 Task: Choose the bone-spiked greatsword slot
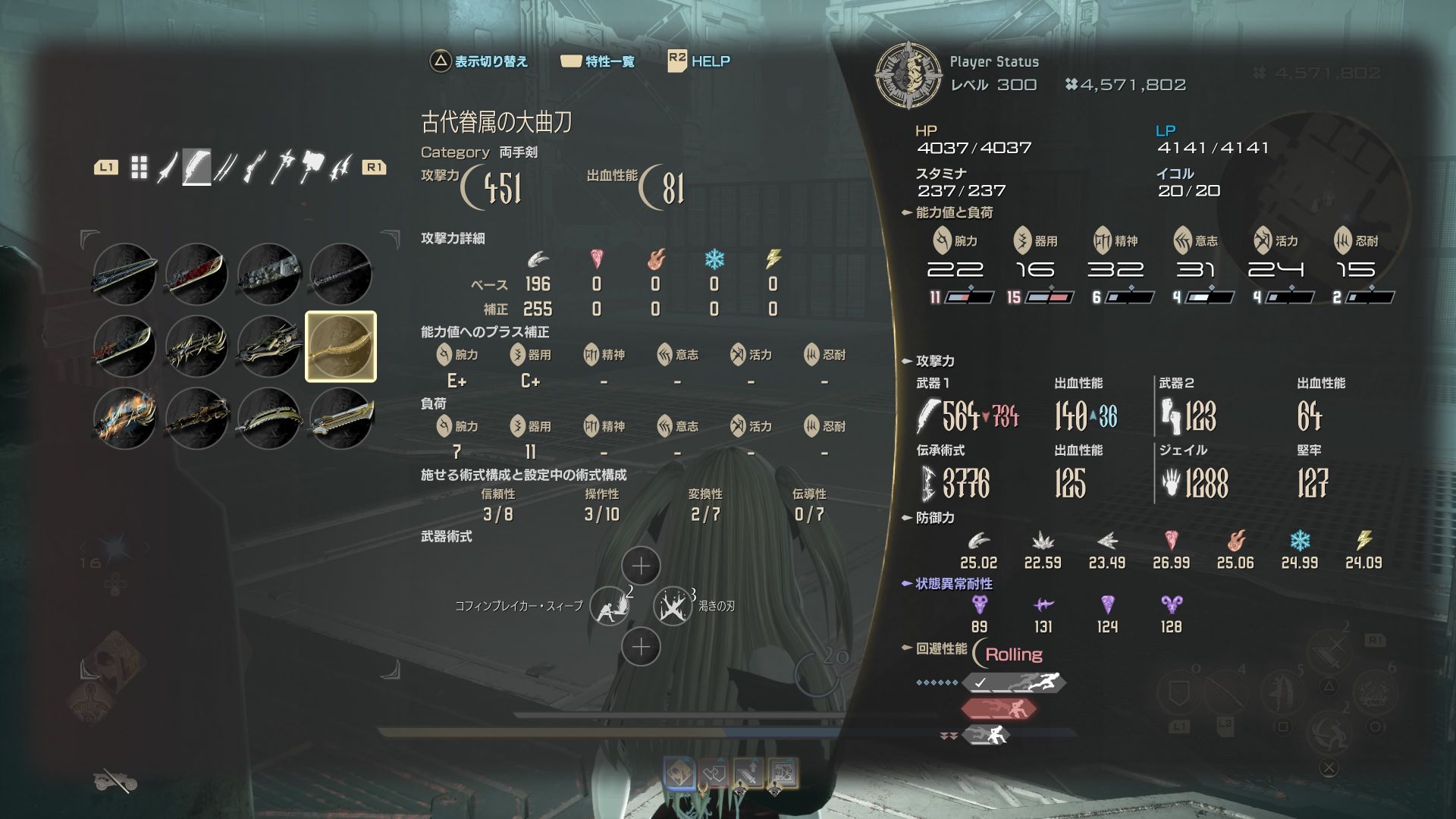(196, 347)
